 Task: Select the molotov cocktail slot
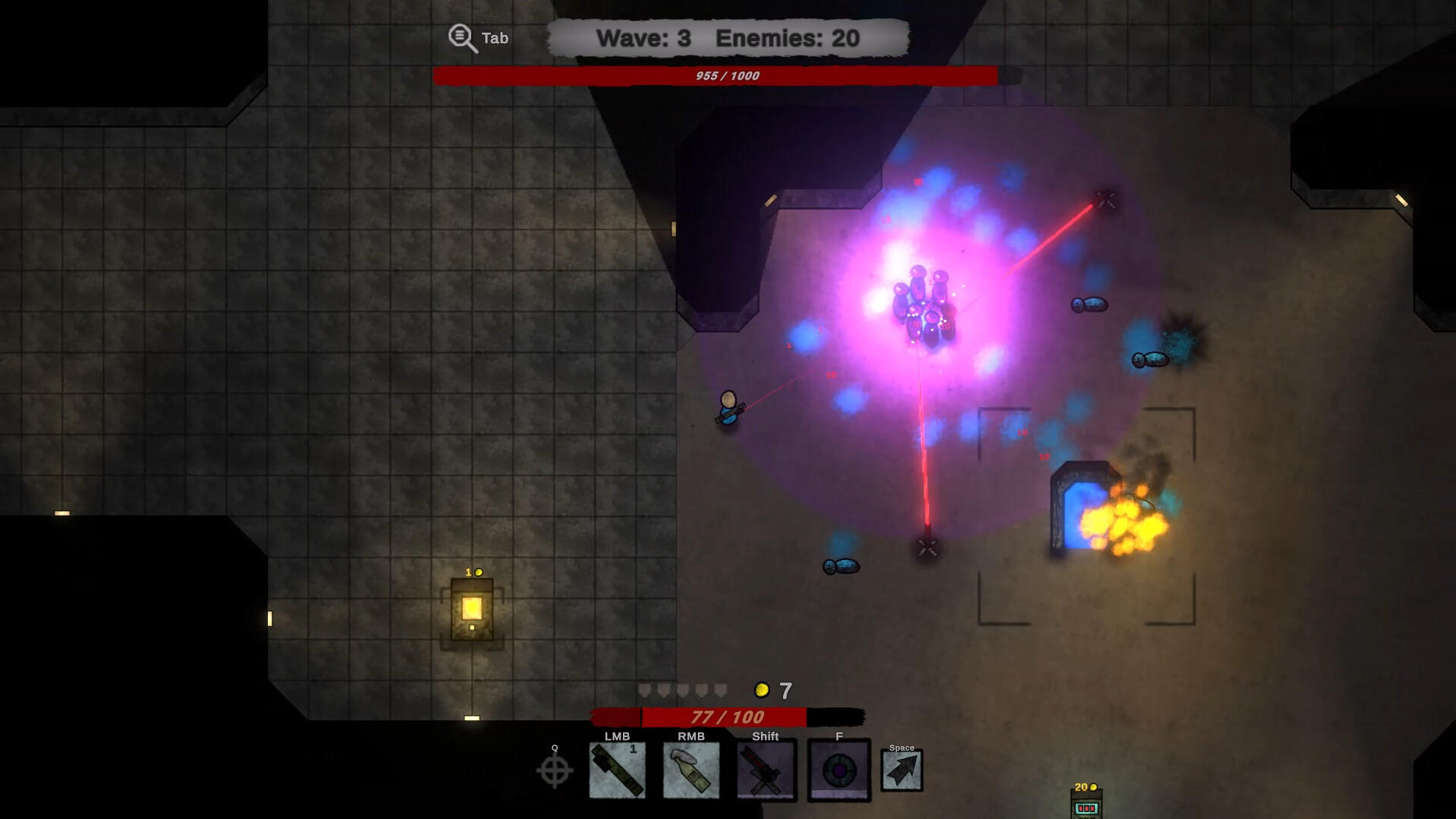[x=690, y=770]
